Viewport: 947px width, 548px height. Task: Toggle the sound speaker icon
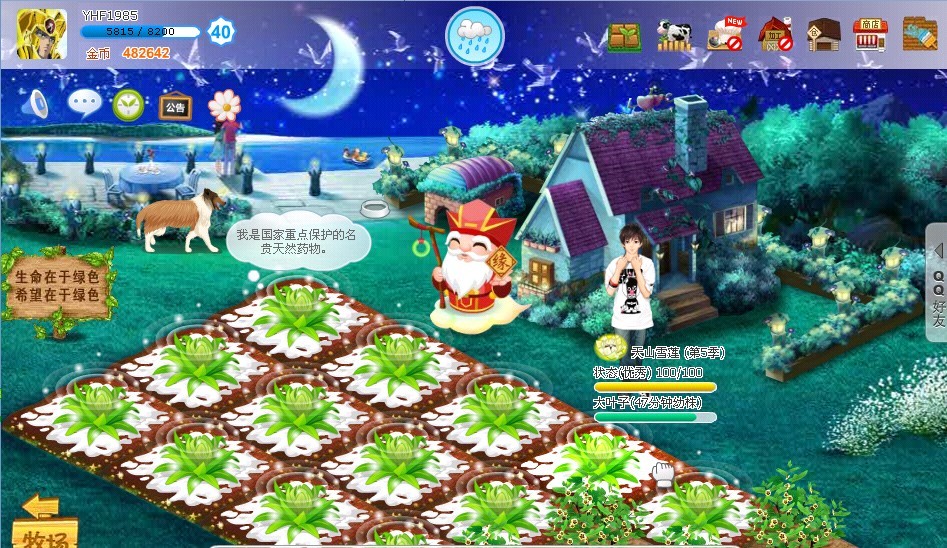(34, 102)
